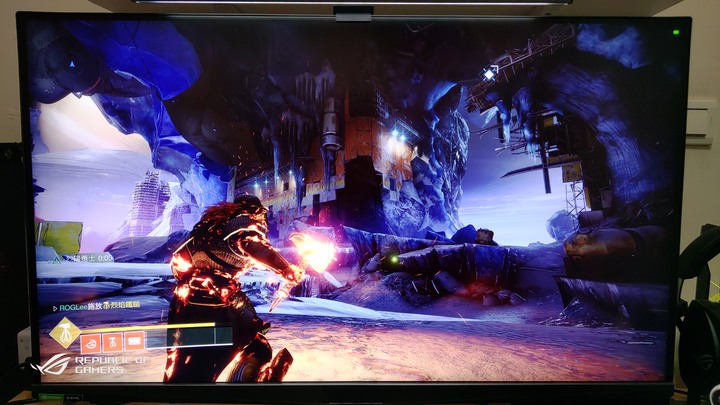Use the orange barricade class ability icon
This screenshot has width=720, height=405.
134,341
